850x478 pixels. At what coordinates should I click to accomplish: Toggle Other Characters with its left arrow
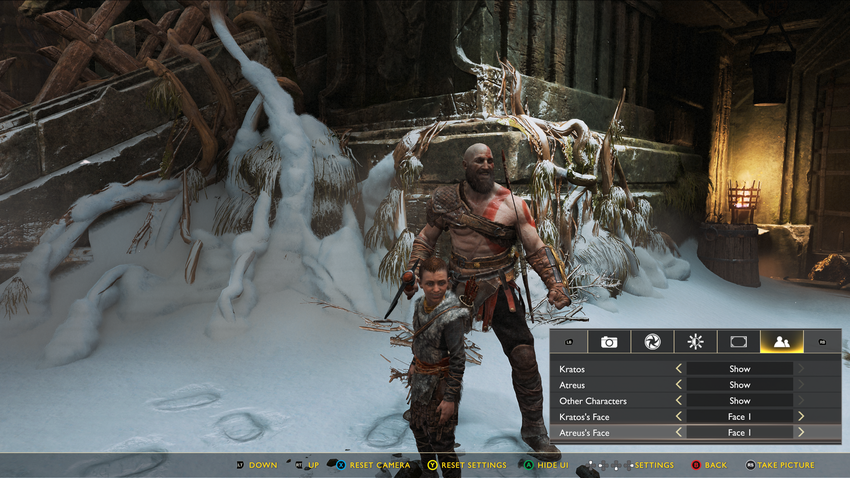point(679,401)
